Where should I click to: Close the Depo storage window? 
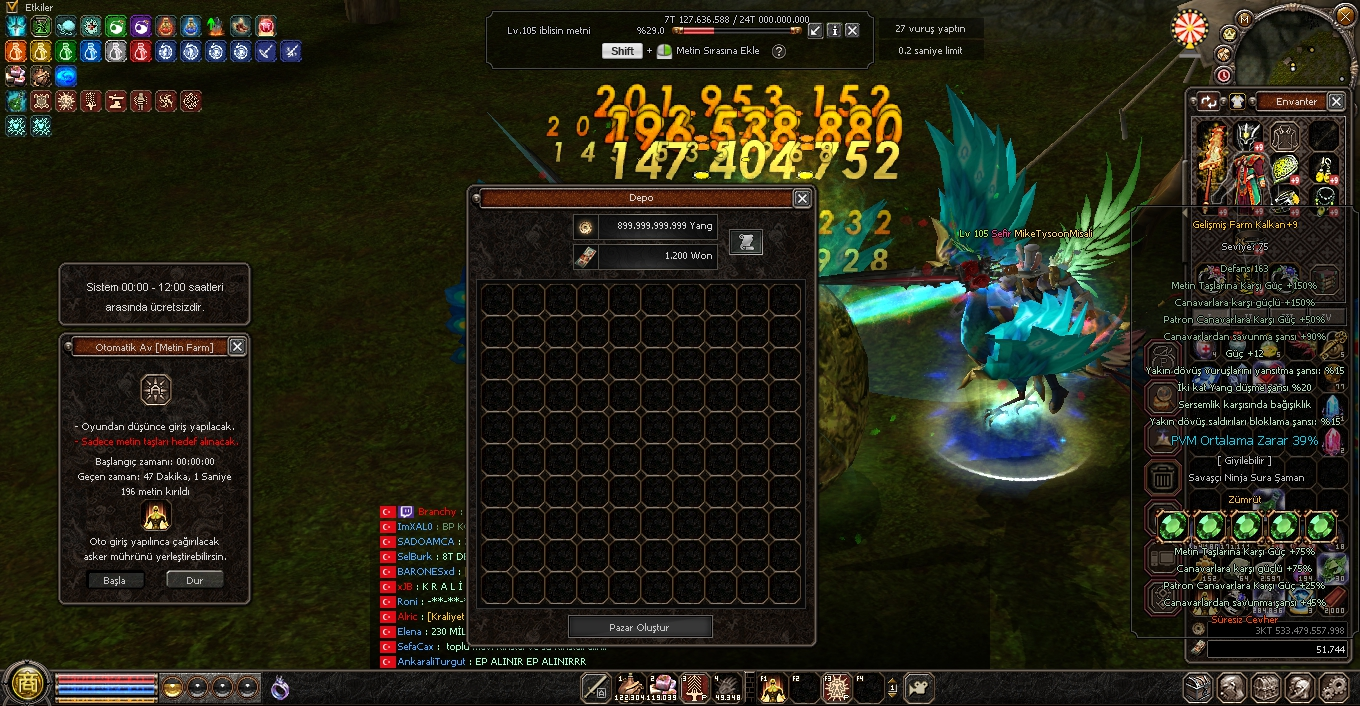coord(802,199)
